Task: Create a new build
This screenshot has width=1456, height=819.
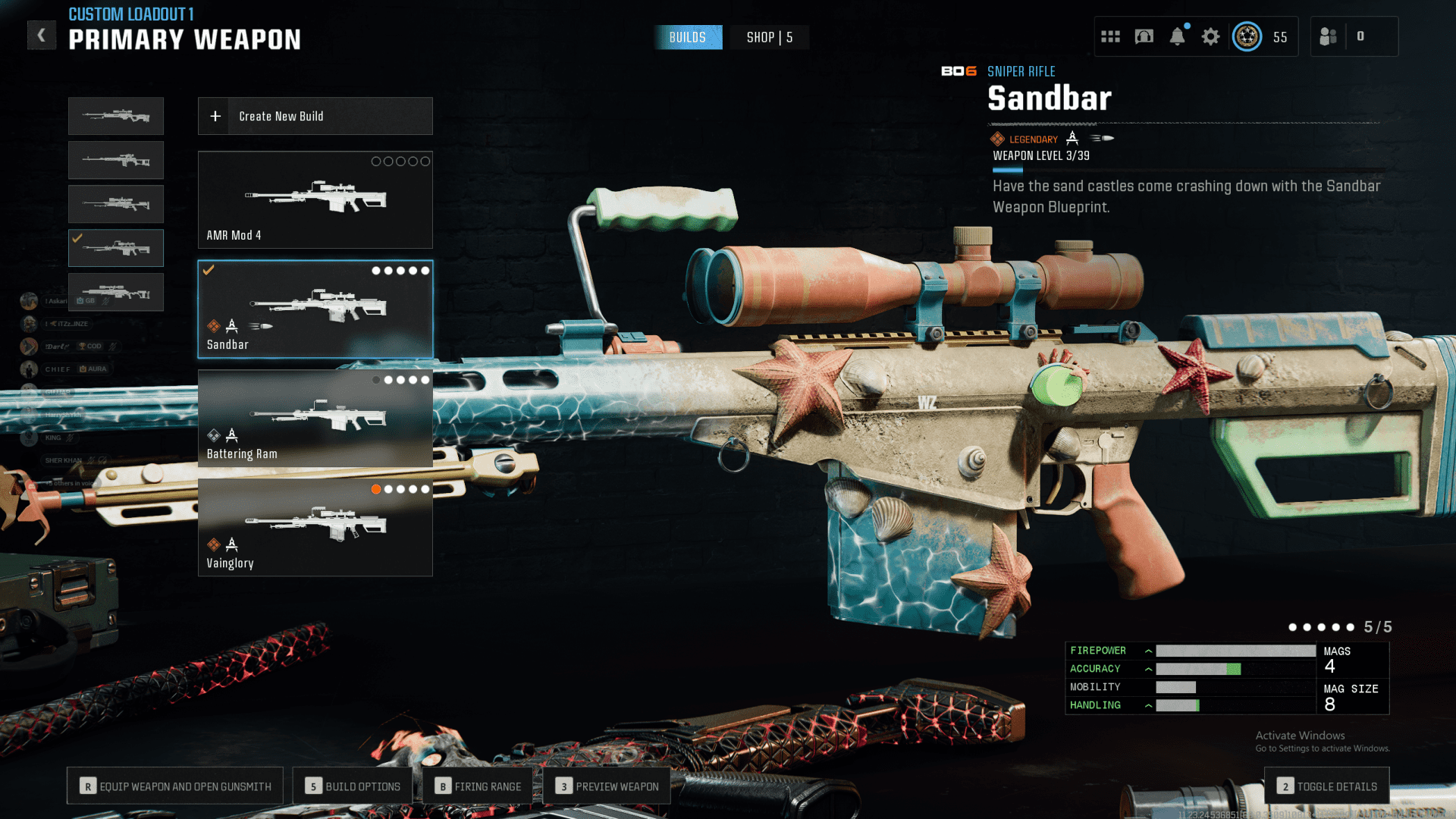Action: click(x=315, y=116)
